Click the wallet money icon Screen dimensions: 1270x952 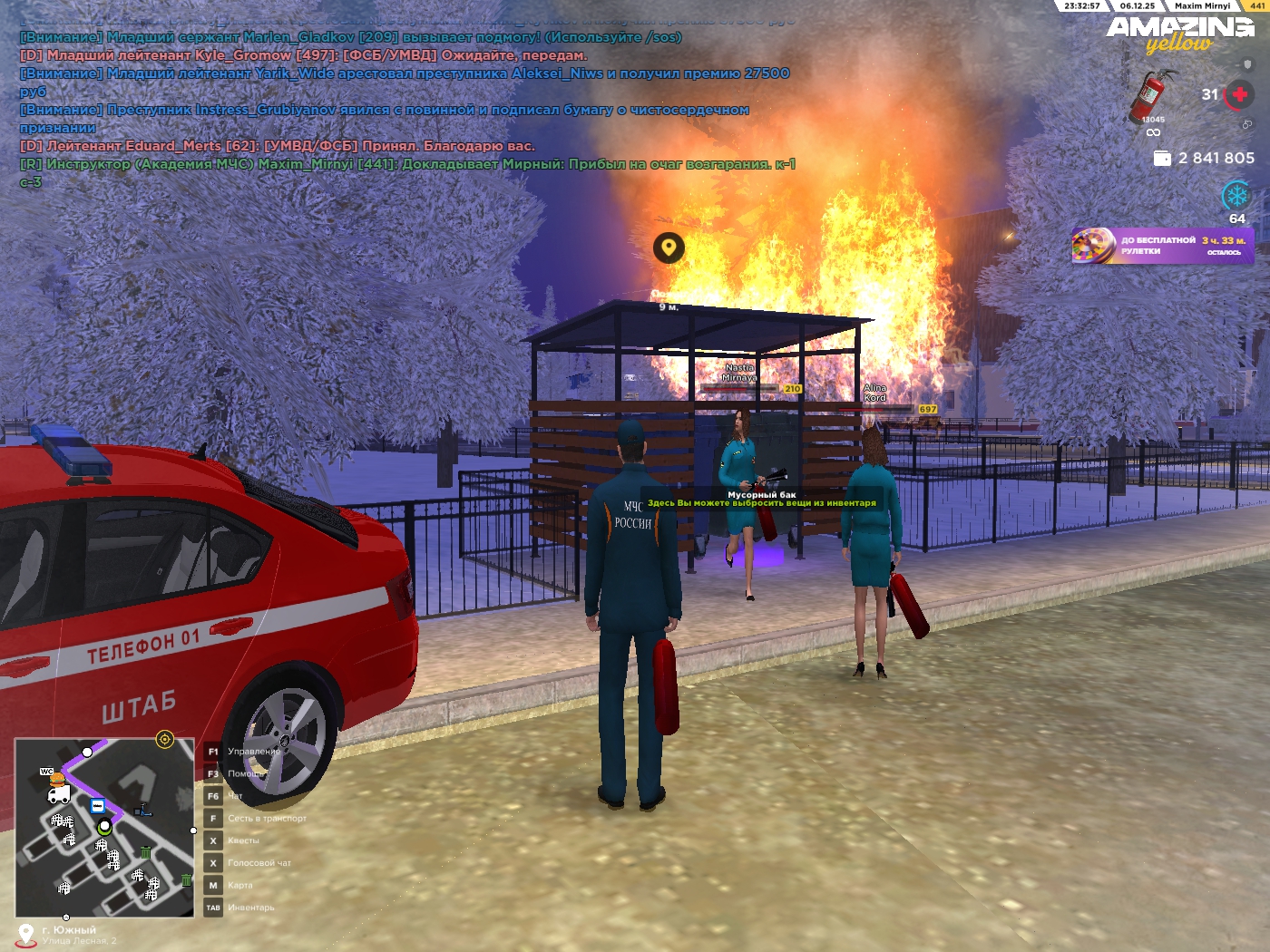point(1162,158)
